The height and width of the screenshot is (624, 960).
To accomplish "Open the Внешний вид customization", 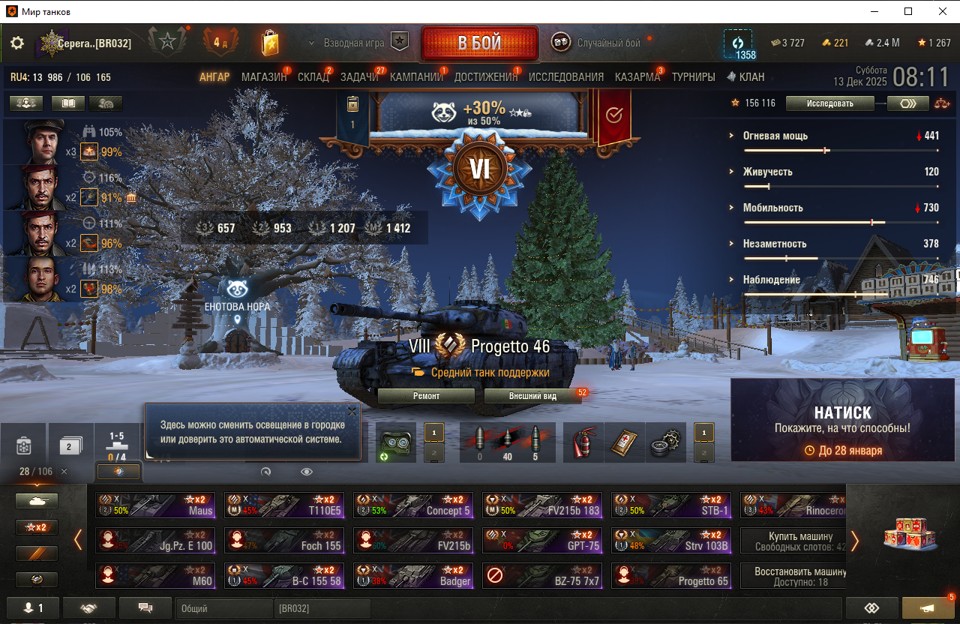I will click(532, 396).
